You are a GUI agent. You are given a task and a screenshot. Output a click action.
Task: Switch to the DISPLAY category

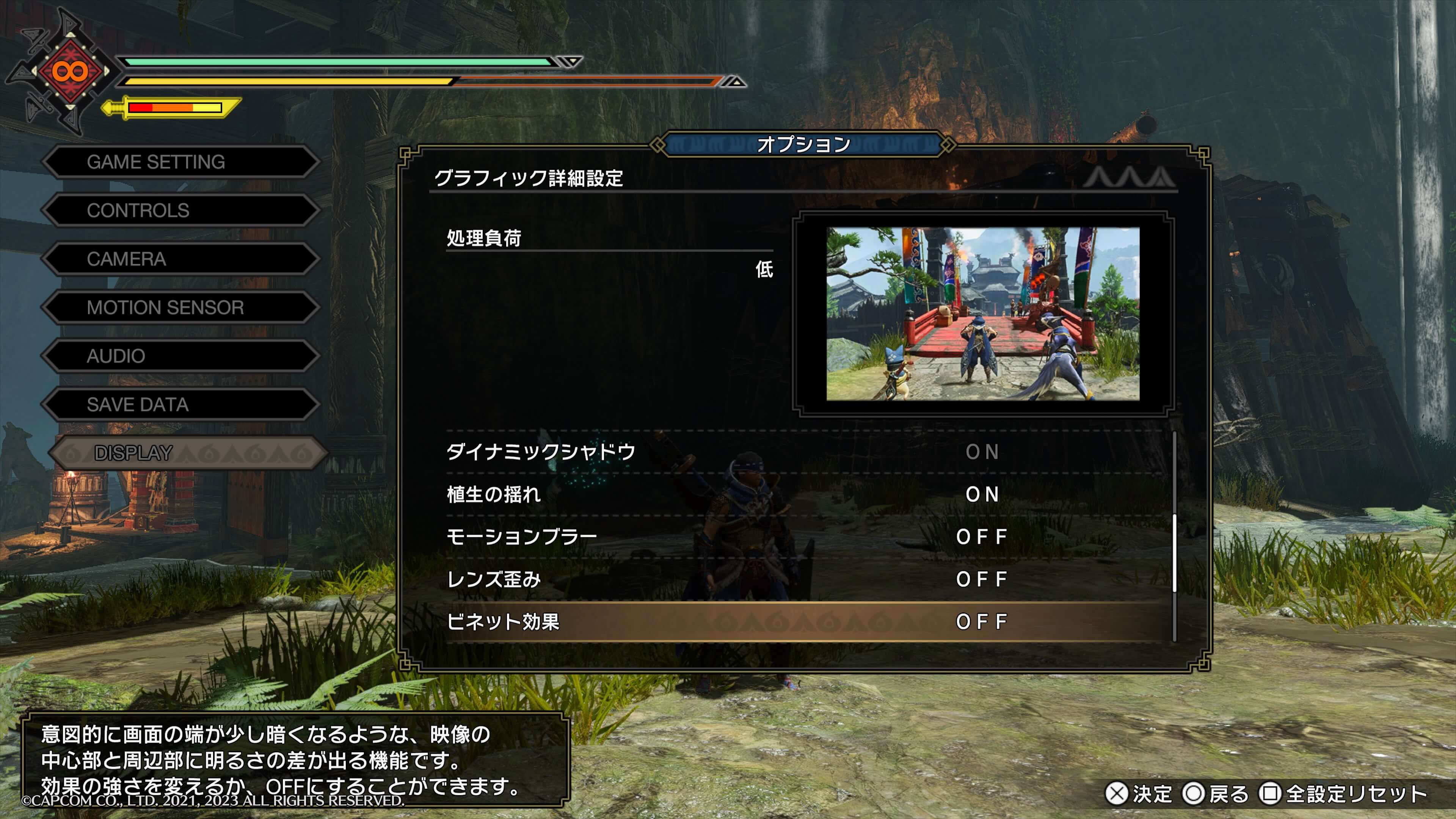(187, 453)
